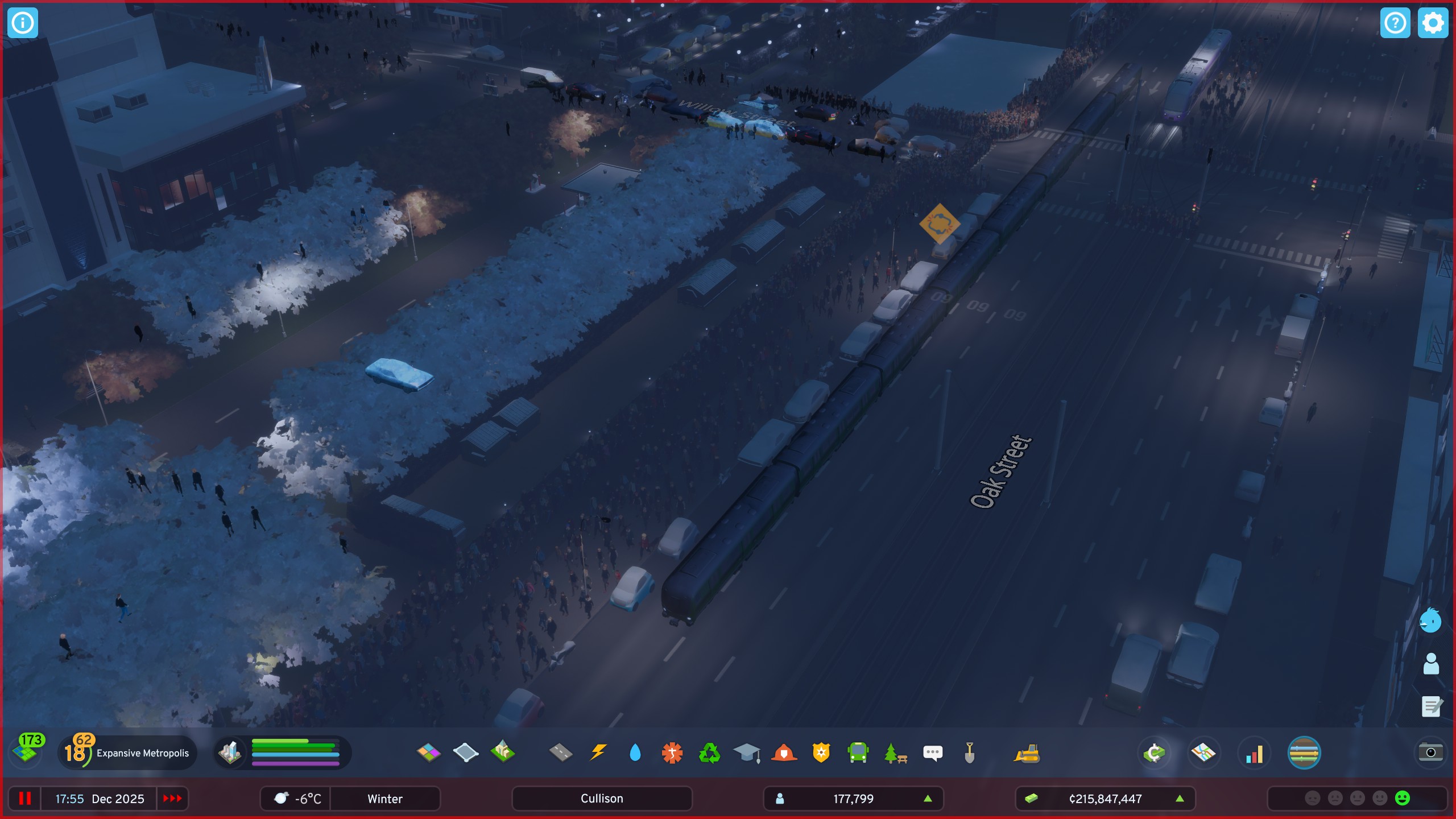Open the Public Transportation menu

(859, 752)
